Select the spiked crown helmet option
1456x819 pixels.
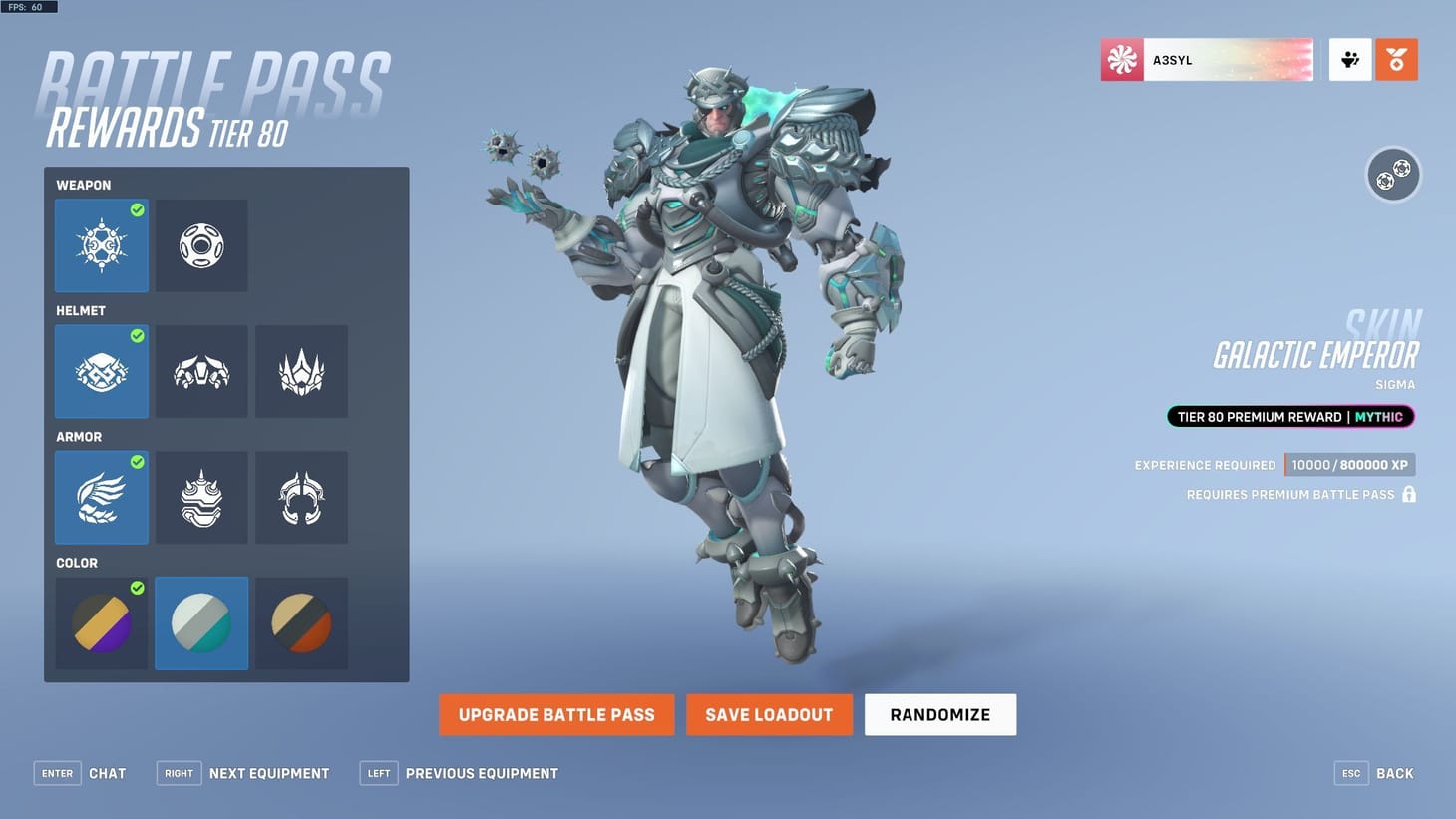[301, 371]
